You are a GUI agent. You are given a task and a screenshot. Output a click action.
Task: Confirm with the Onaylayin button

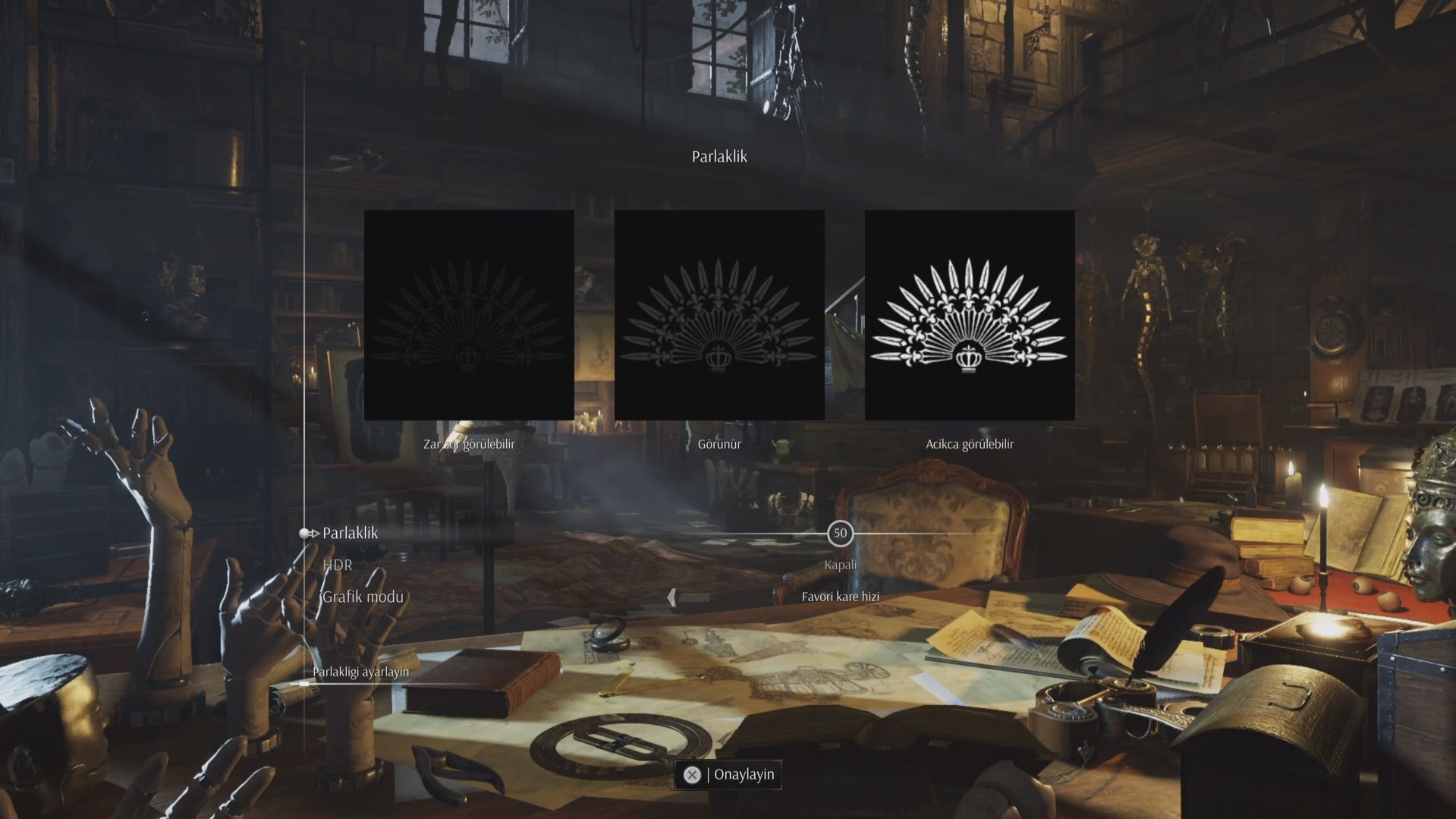coord(728,774)
